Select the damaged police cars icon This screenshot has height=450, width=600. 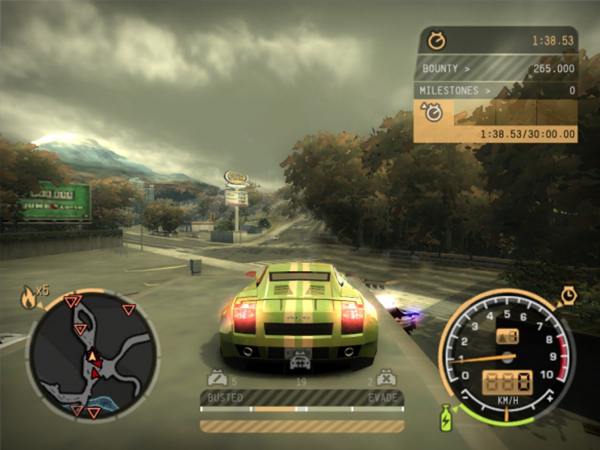[216, 379]
